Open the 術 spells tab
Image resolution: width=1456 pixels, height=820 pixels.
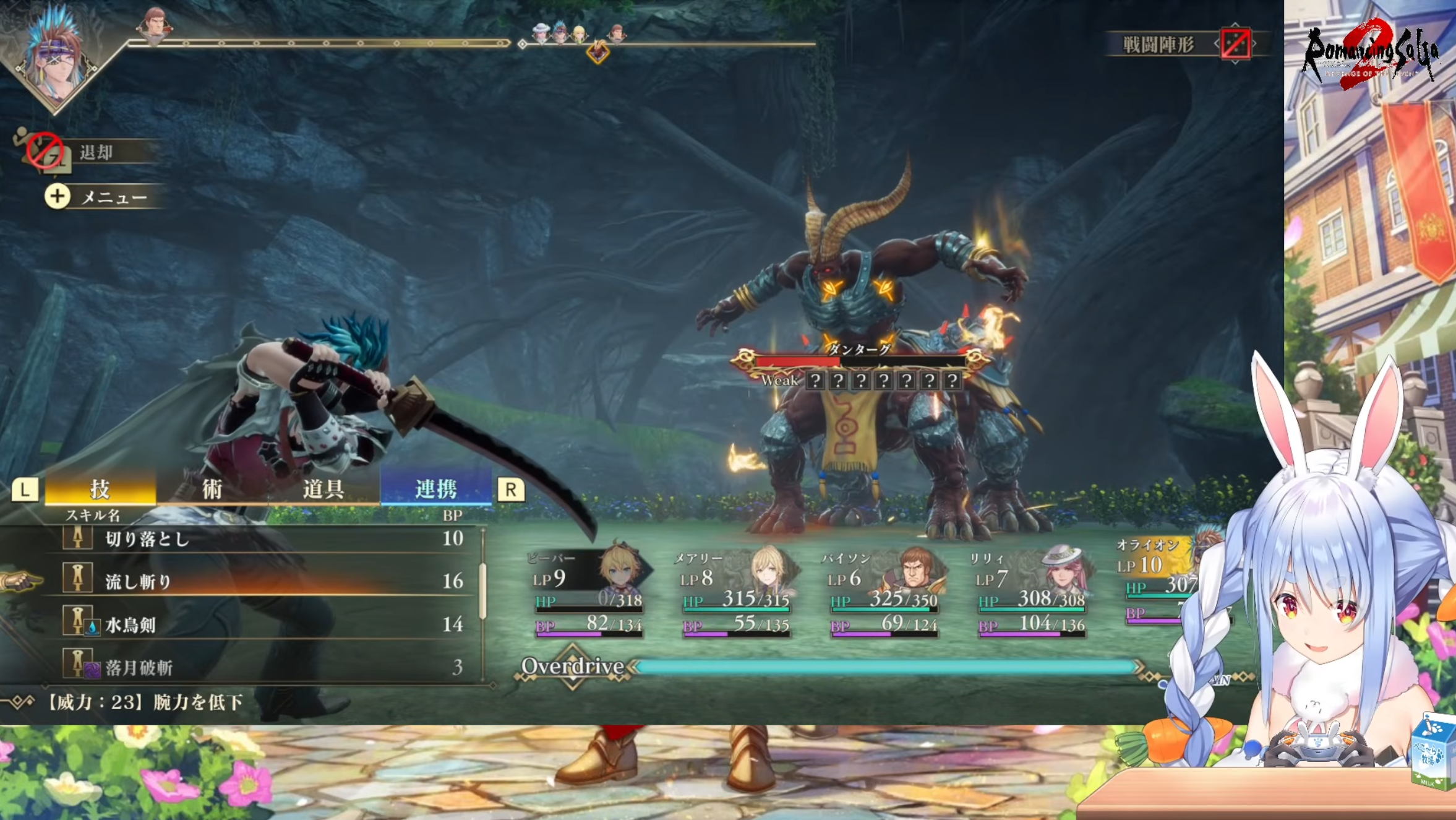pos(212,490)
